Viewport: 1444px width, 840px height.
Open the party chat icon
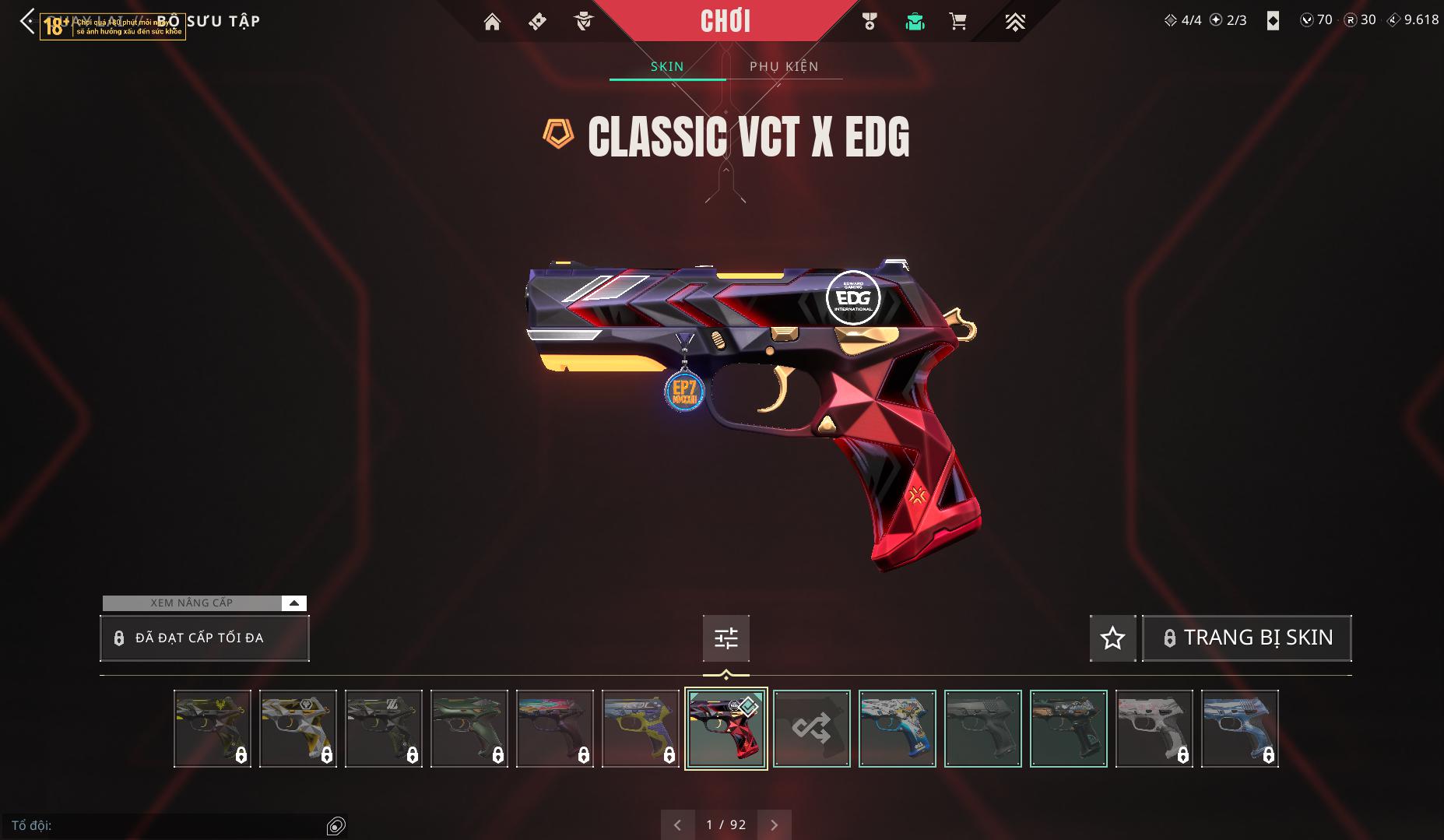336,825
